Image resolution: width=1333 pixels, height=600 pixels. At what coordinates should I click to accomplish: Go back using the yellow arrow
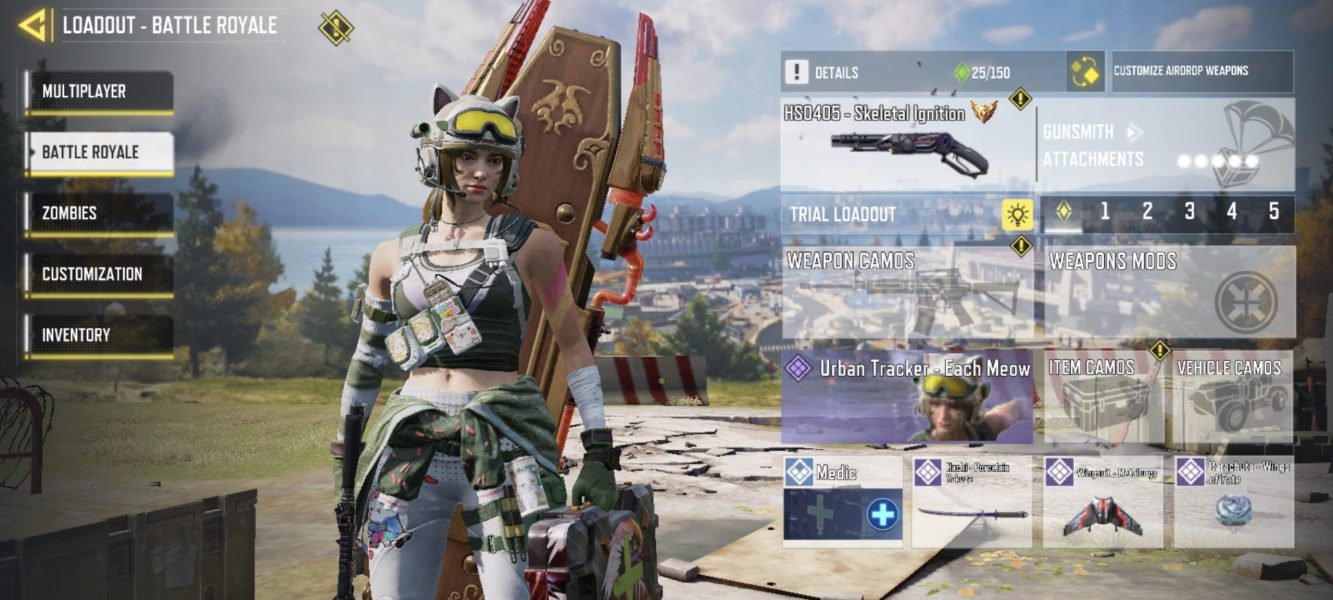point(34,25)
